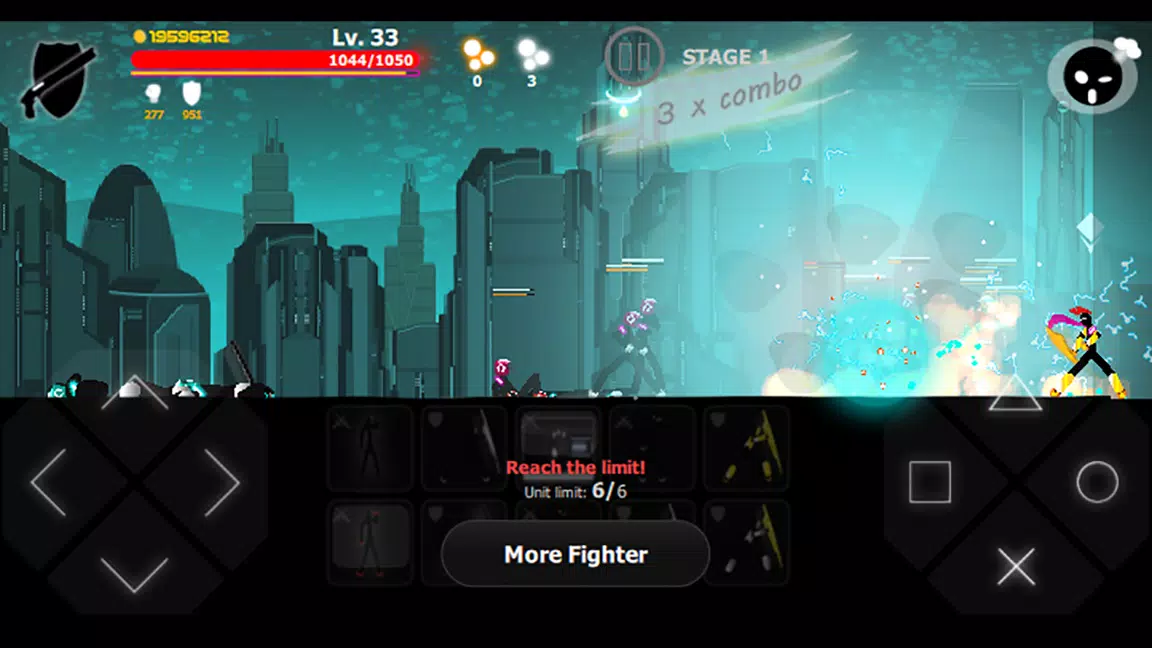Tap the More Fighter button
The image size is (1152, 648).
coord(575,554)
